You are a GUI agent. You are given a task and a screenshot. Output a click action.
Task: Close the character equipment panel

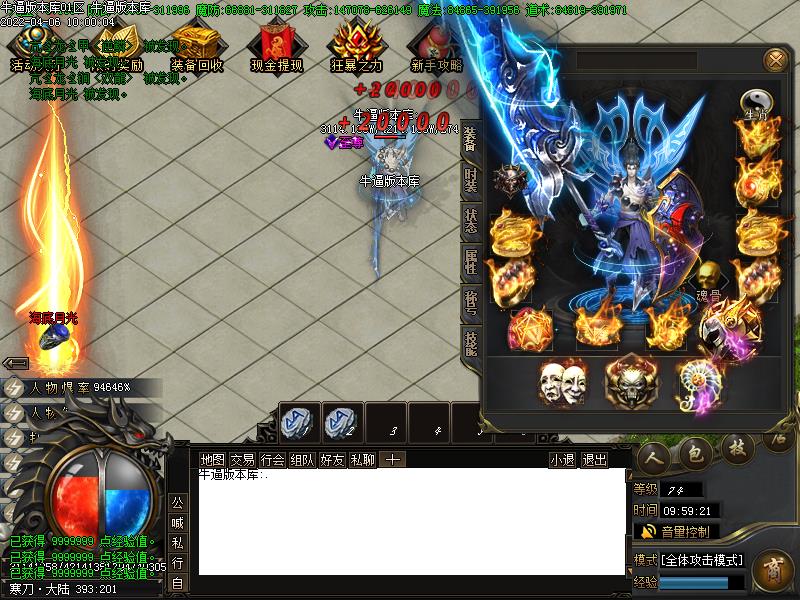coord(775,60)
